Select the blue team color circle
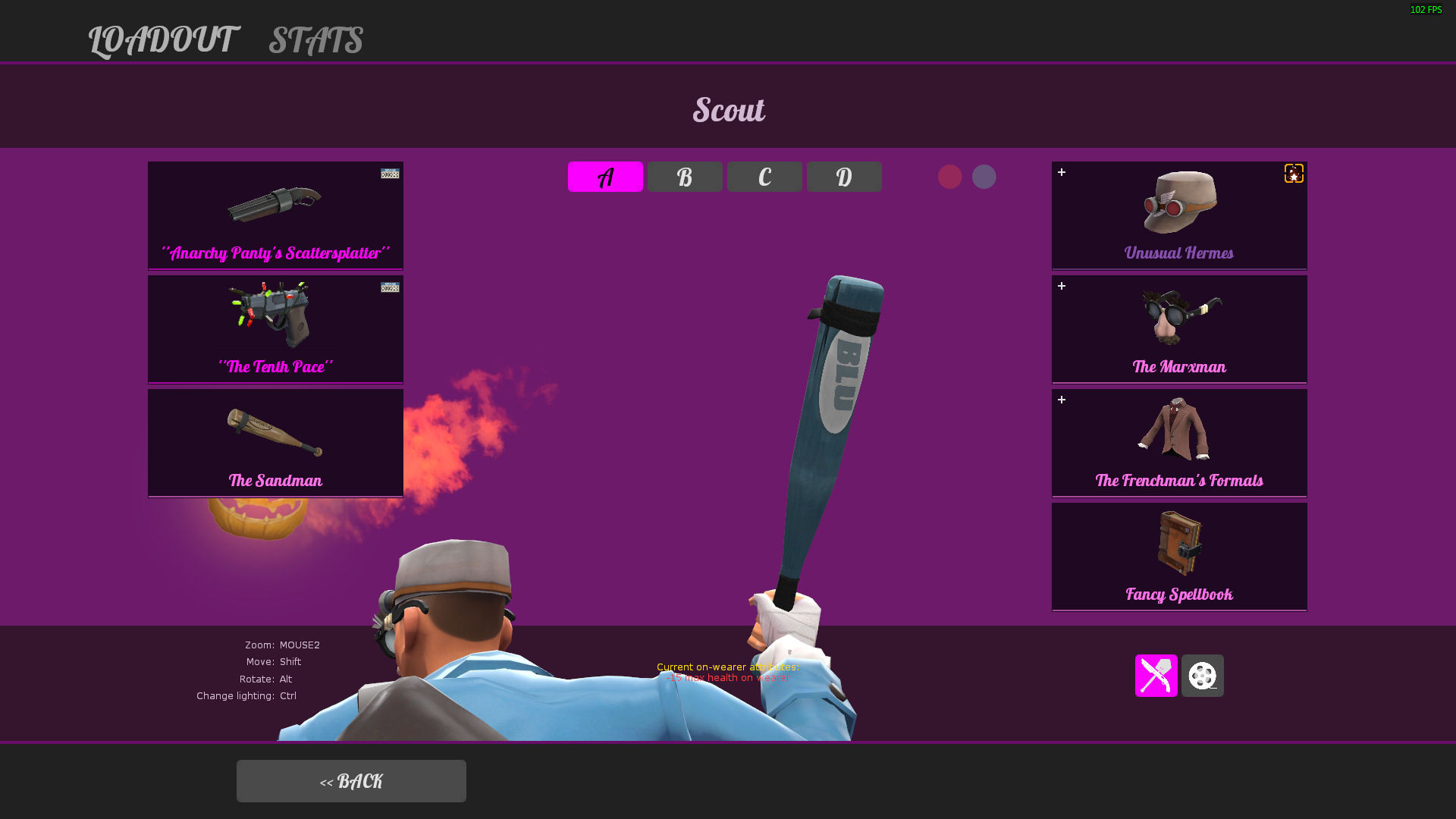1456x819 pixels. point(984,176)
